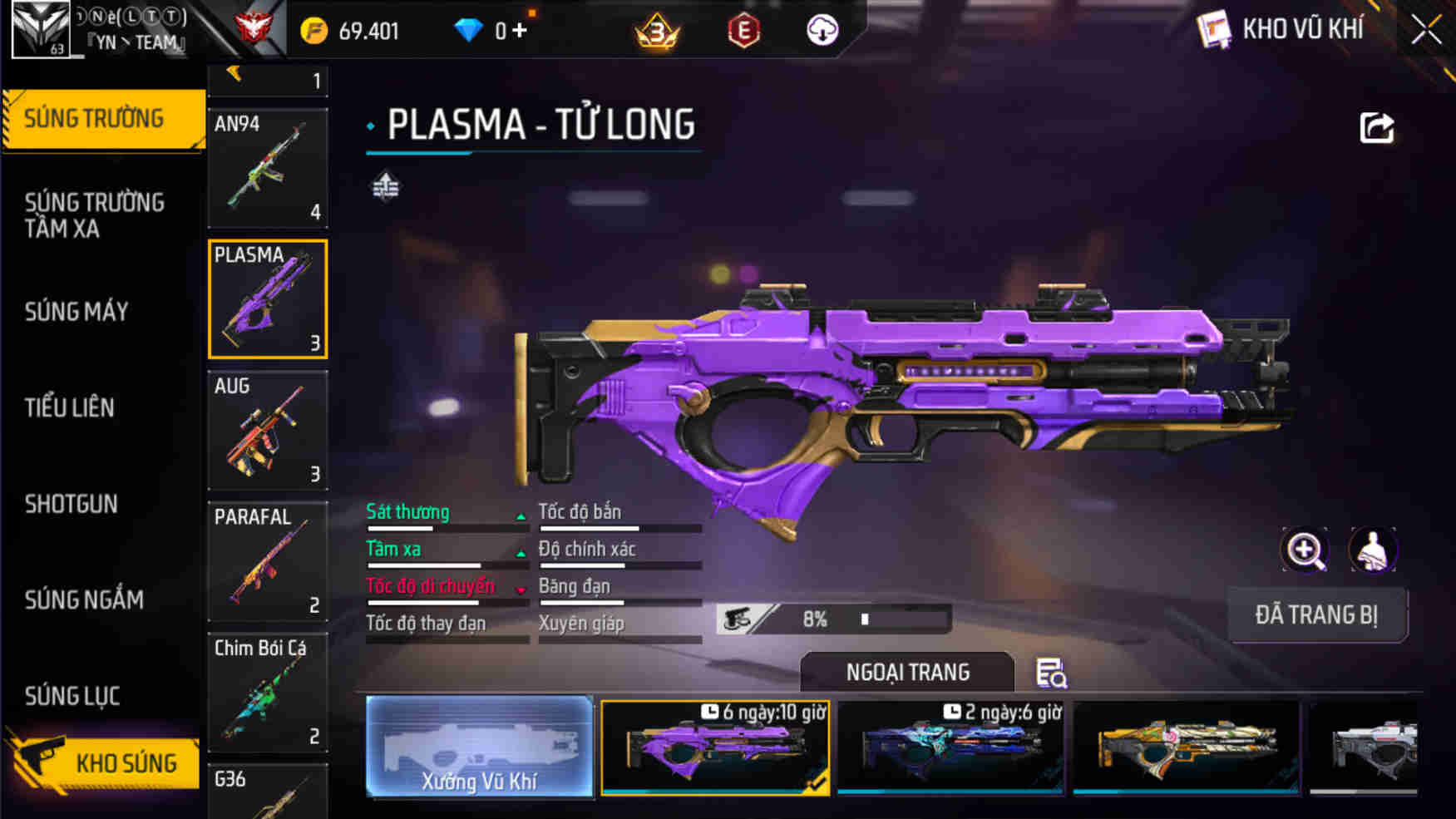Select the AN94 weapon tile

pyautogui.click(x=268, y=168)
